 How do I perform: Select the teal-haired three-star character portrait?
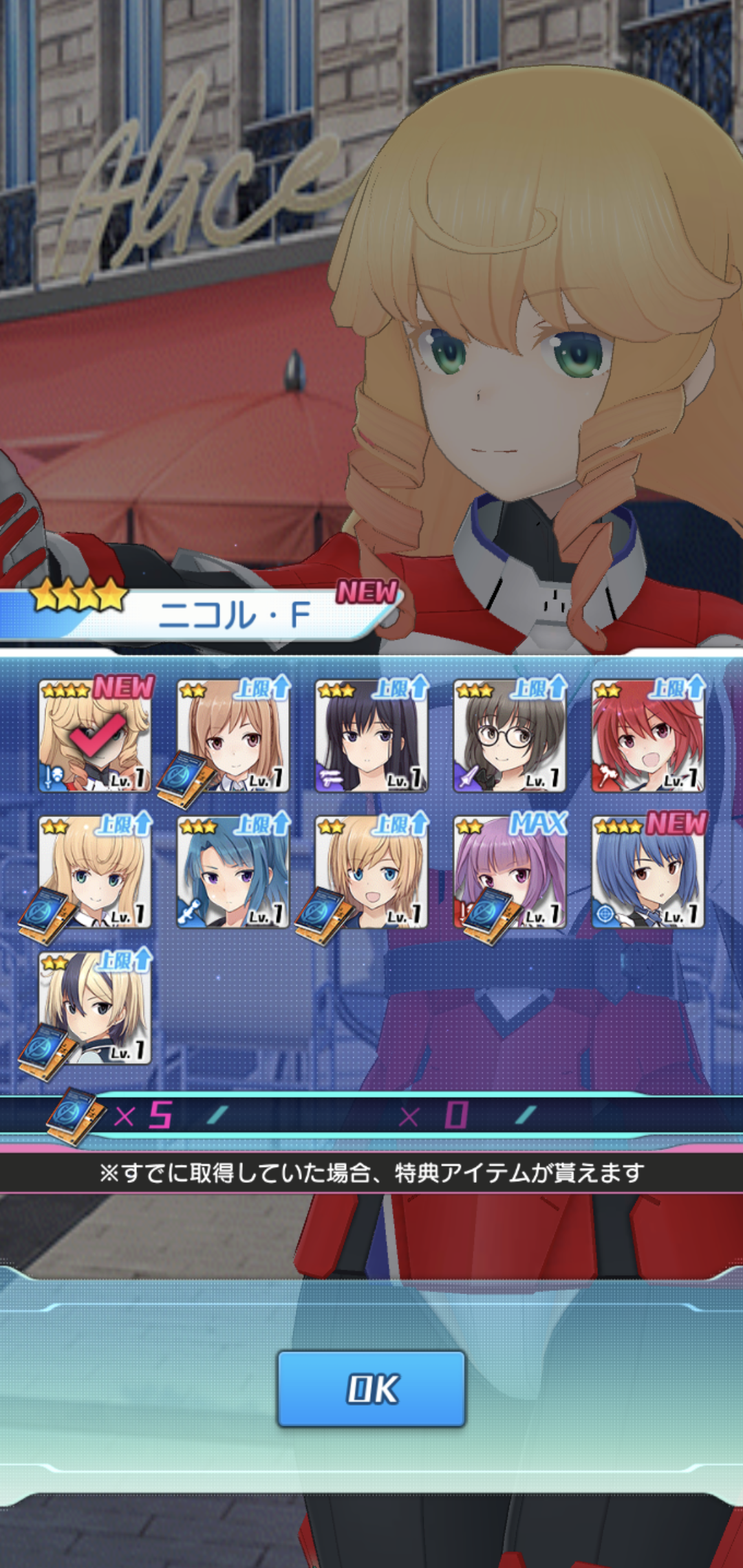[233, 872]
